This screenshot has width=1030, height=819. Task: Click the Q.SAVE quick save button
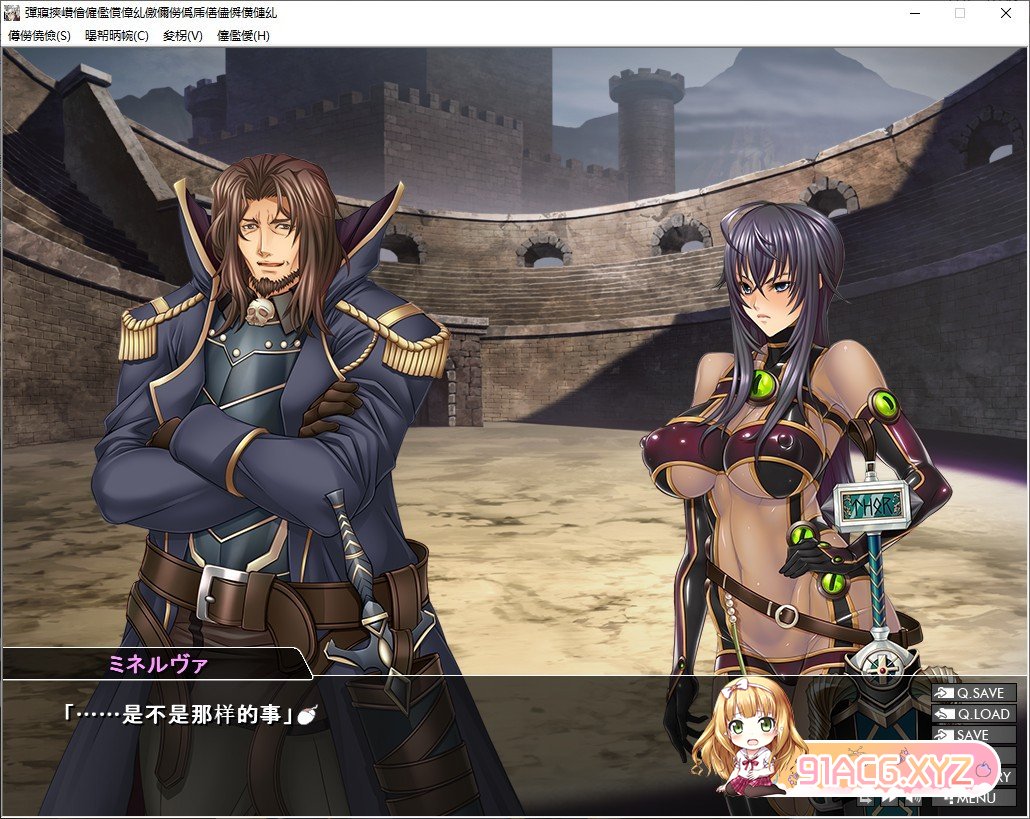click(x=973, y=693)
